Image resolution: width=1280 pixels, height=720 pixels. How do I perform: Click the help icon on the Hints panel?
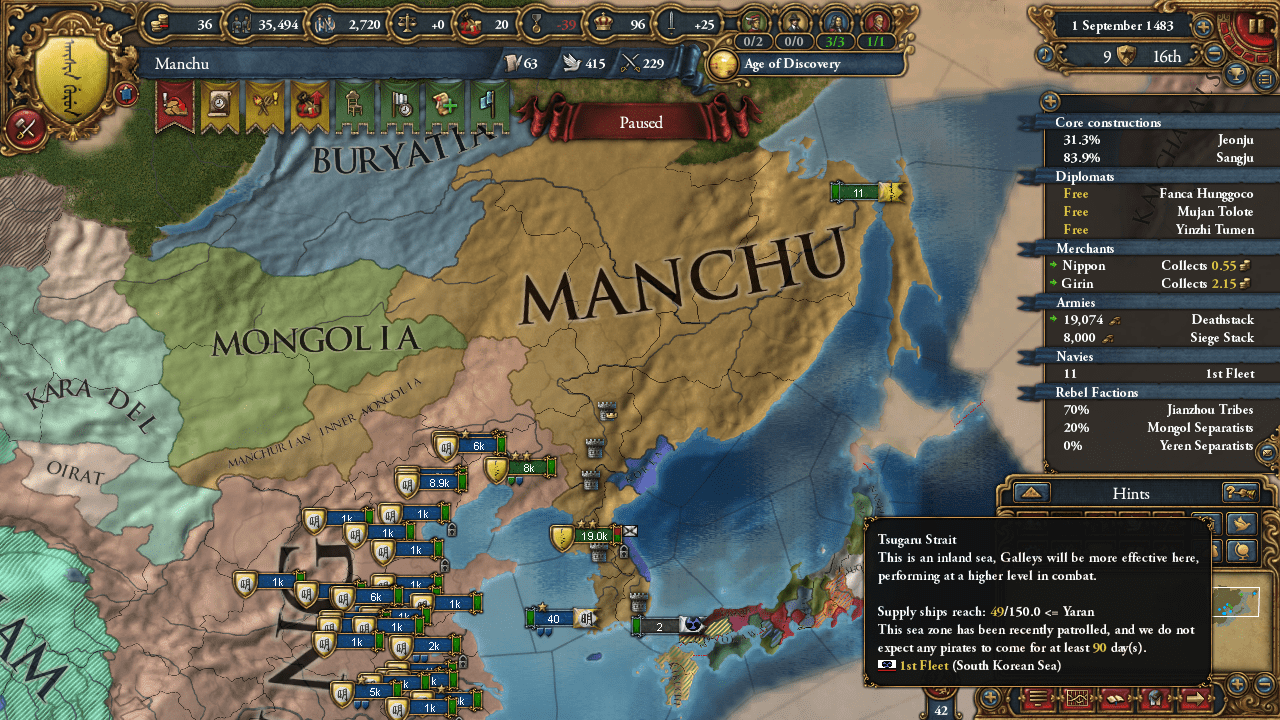pos(1240,493)
